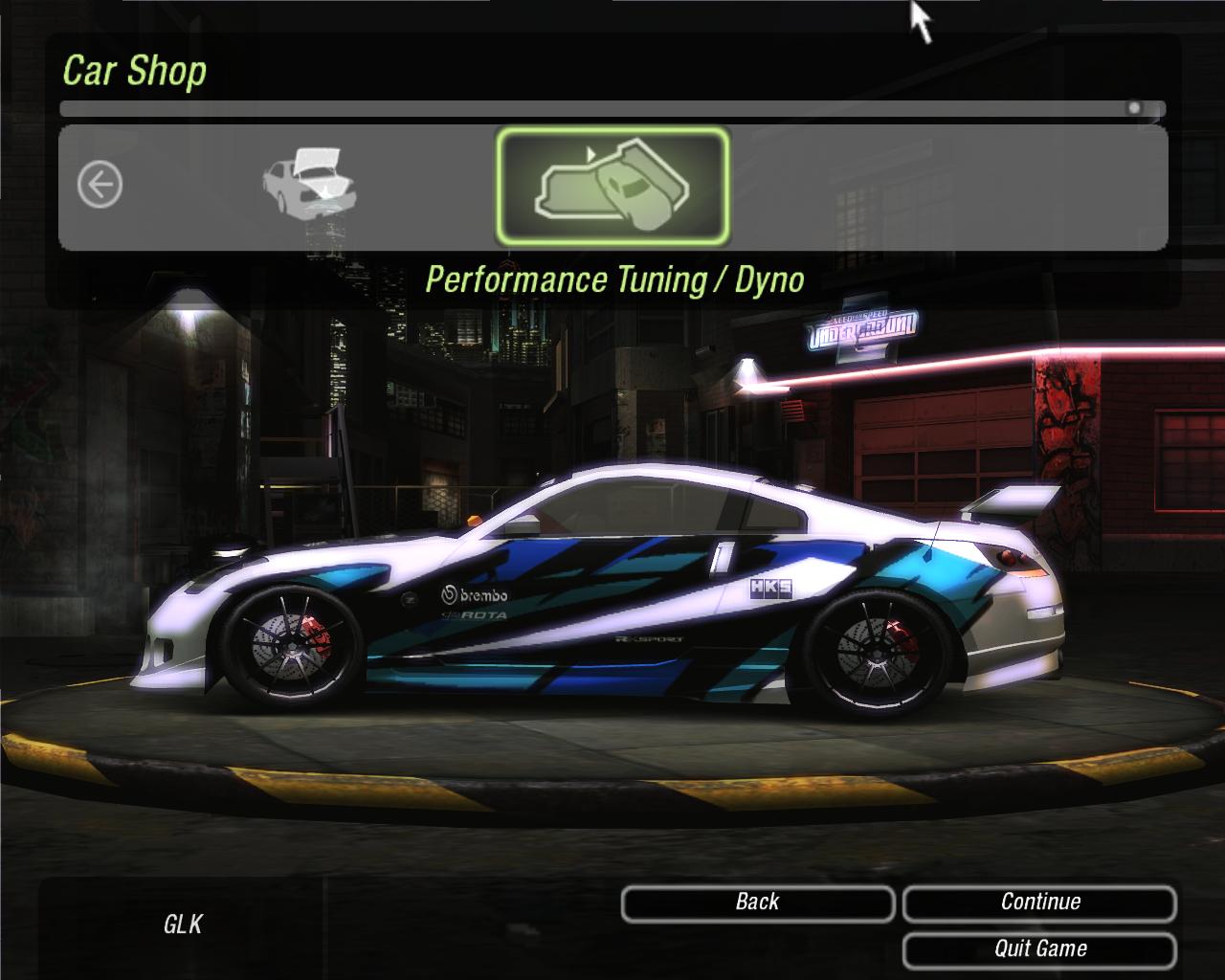Image resolution: width=1225 pixels, height=980 pixels.
Task: Click the Car Shop scrollbar handle
Action: [x=1134, y=108]
